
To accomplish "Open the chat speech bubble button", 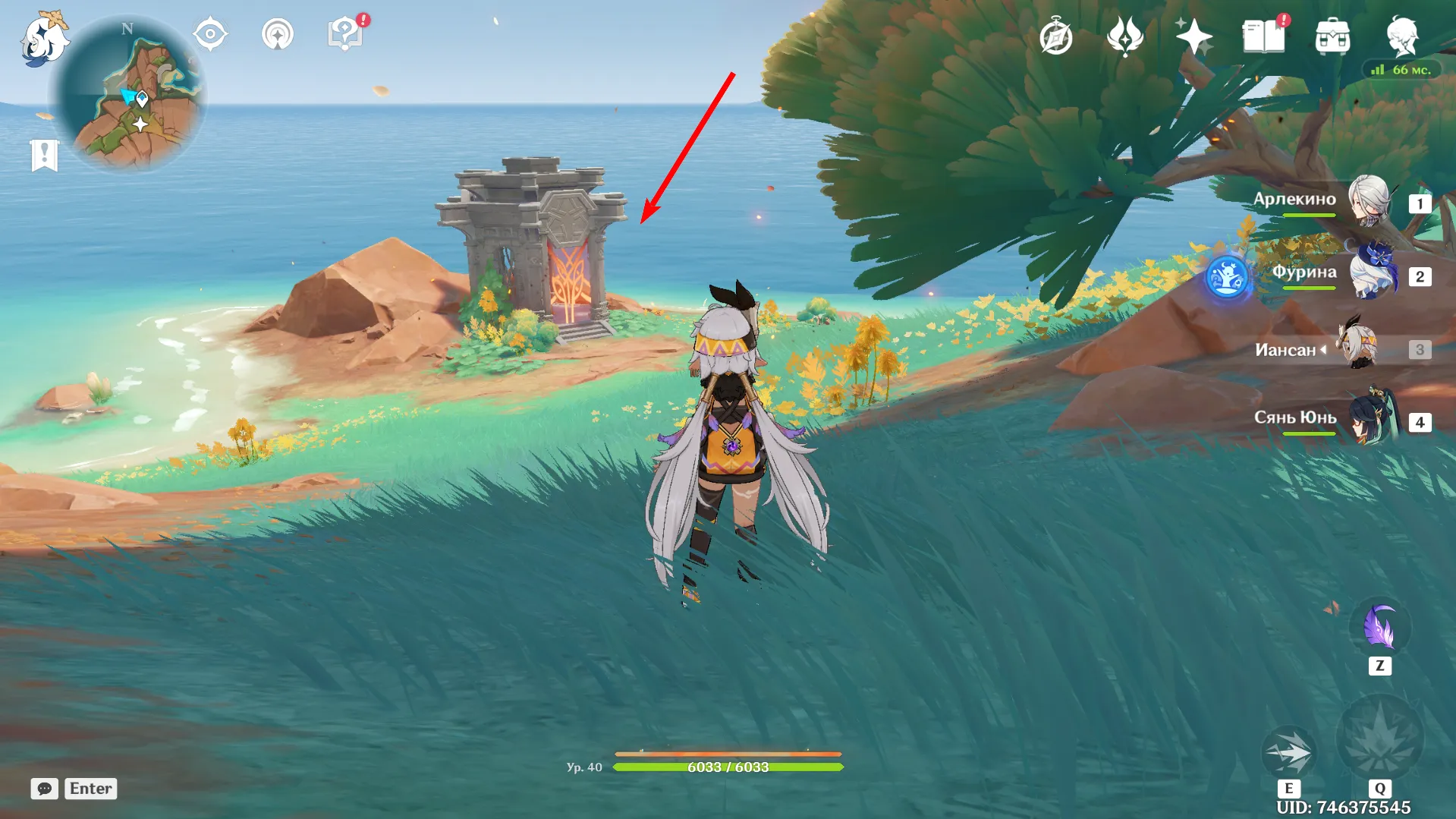I will point(45,789).
